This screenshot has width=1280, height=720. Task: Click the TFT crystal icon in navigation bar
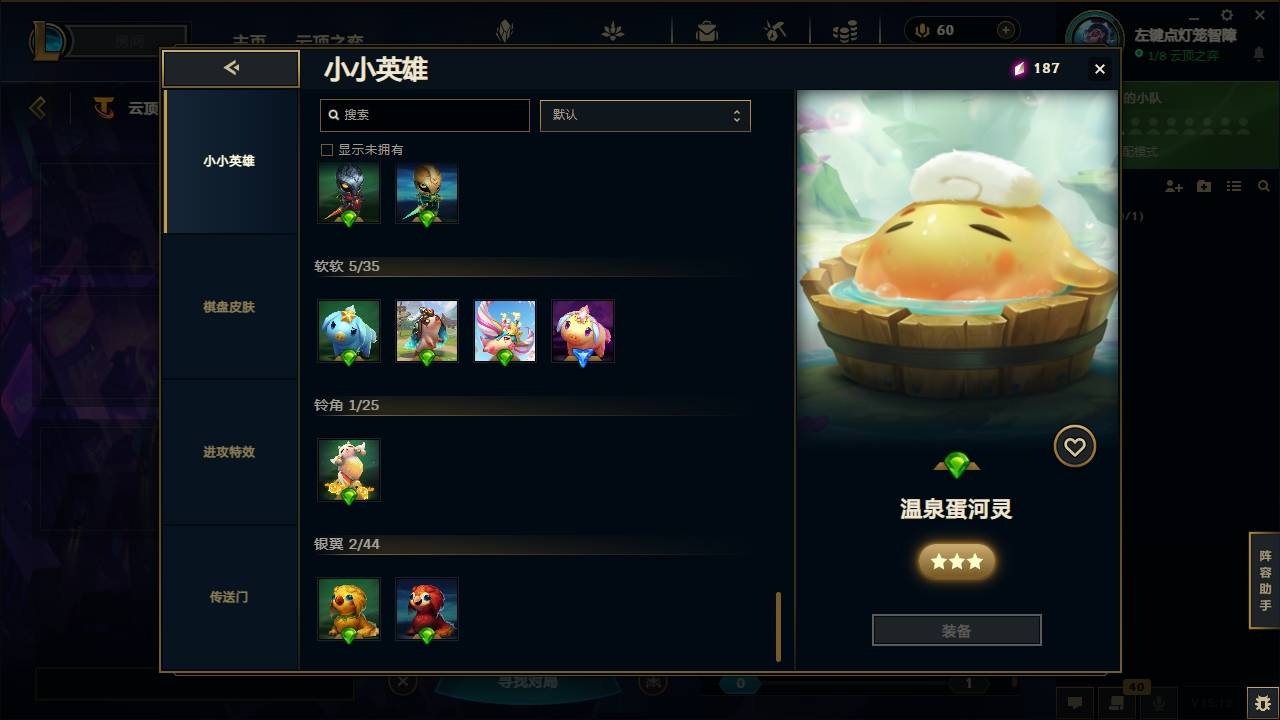click(505, 30)
